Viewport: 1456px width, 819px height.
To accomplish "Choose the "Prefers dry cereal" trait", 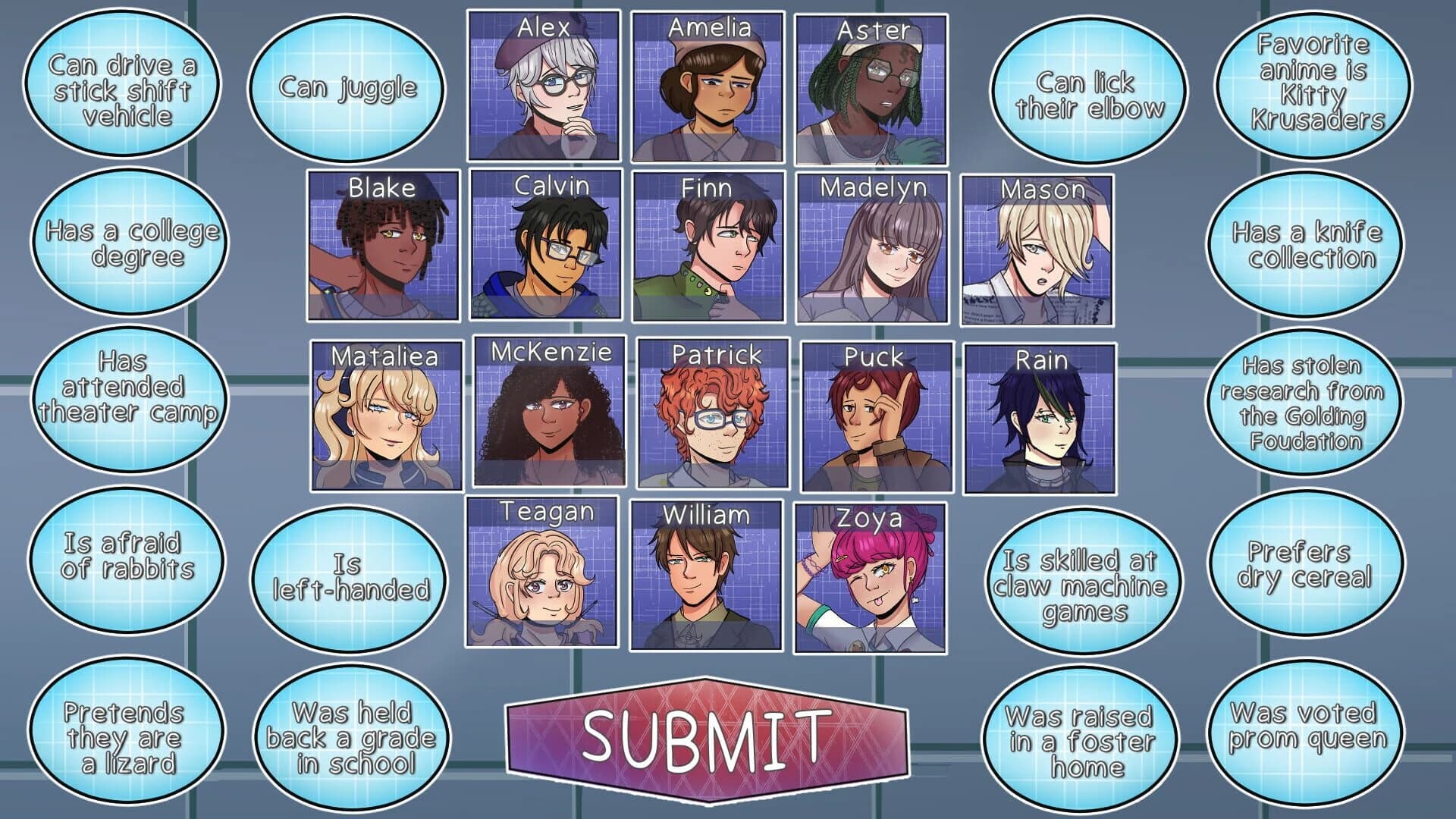I will 1305,564.
